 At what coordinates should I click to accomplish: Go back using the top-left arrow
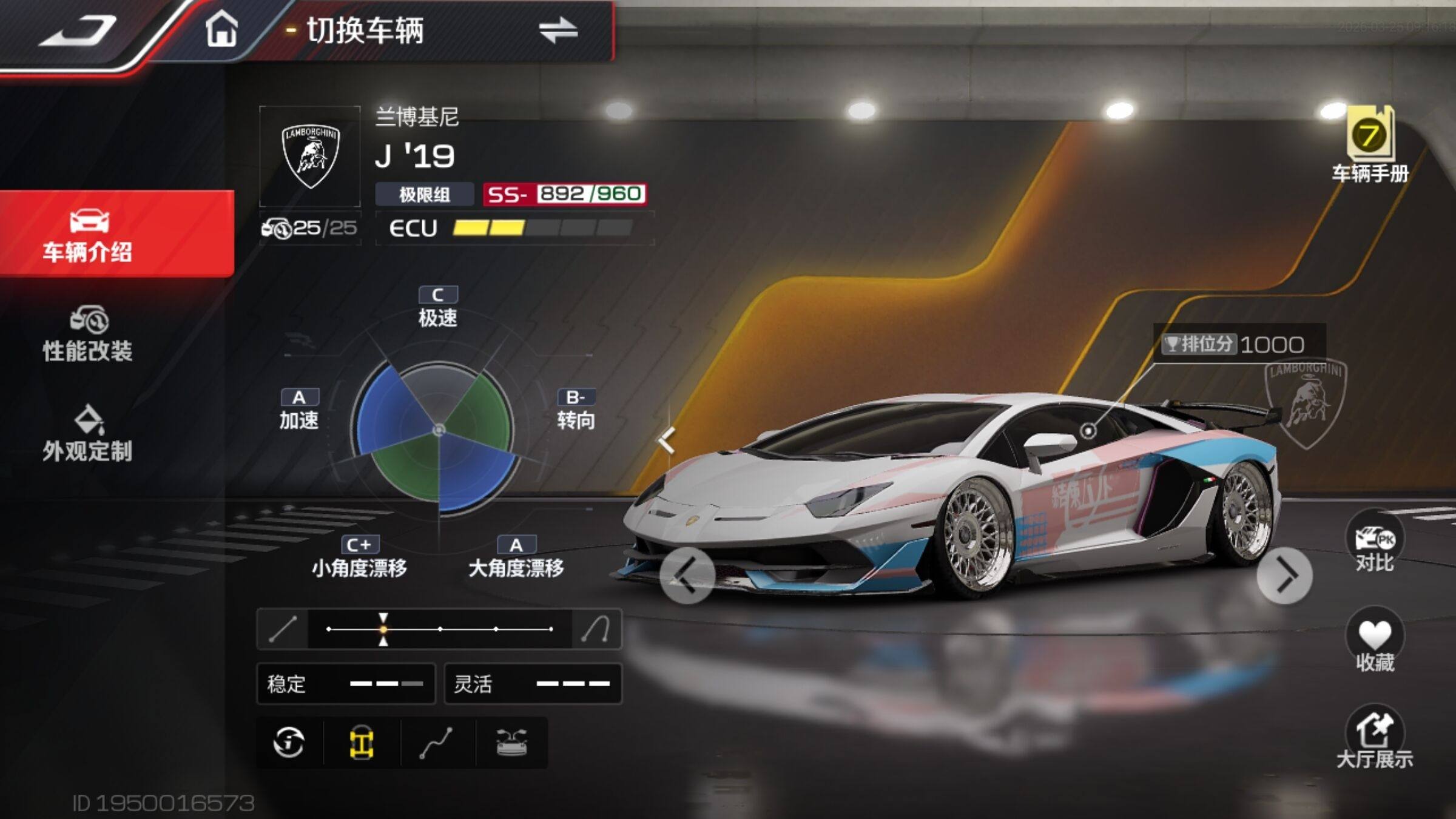78,32
